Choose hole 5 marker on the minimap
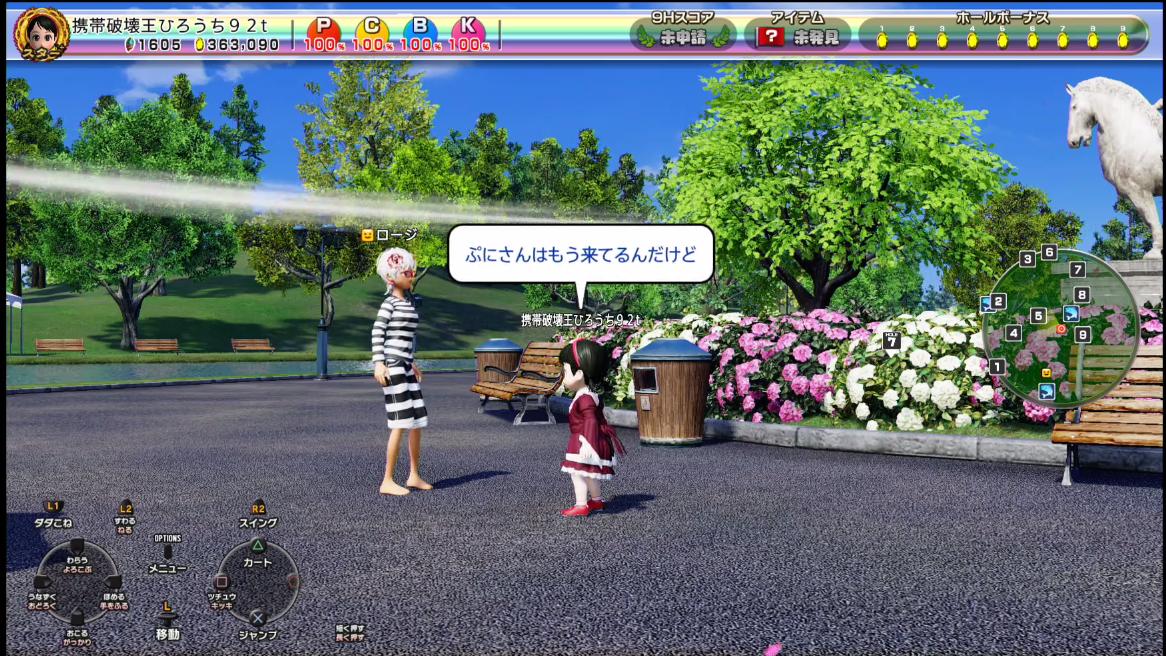Viewport: 1166px width, 656px height. tap(1038, 317)
